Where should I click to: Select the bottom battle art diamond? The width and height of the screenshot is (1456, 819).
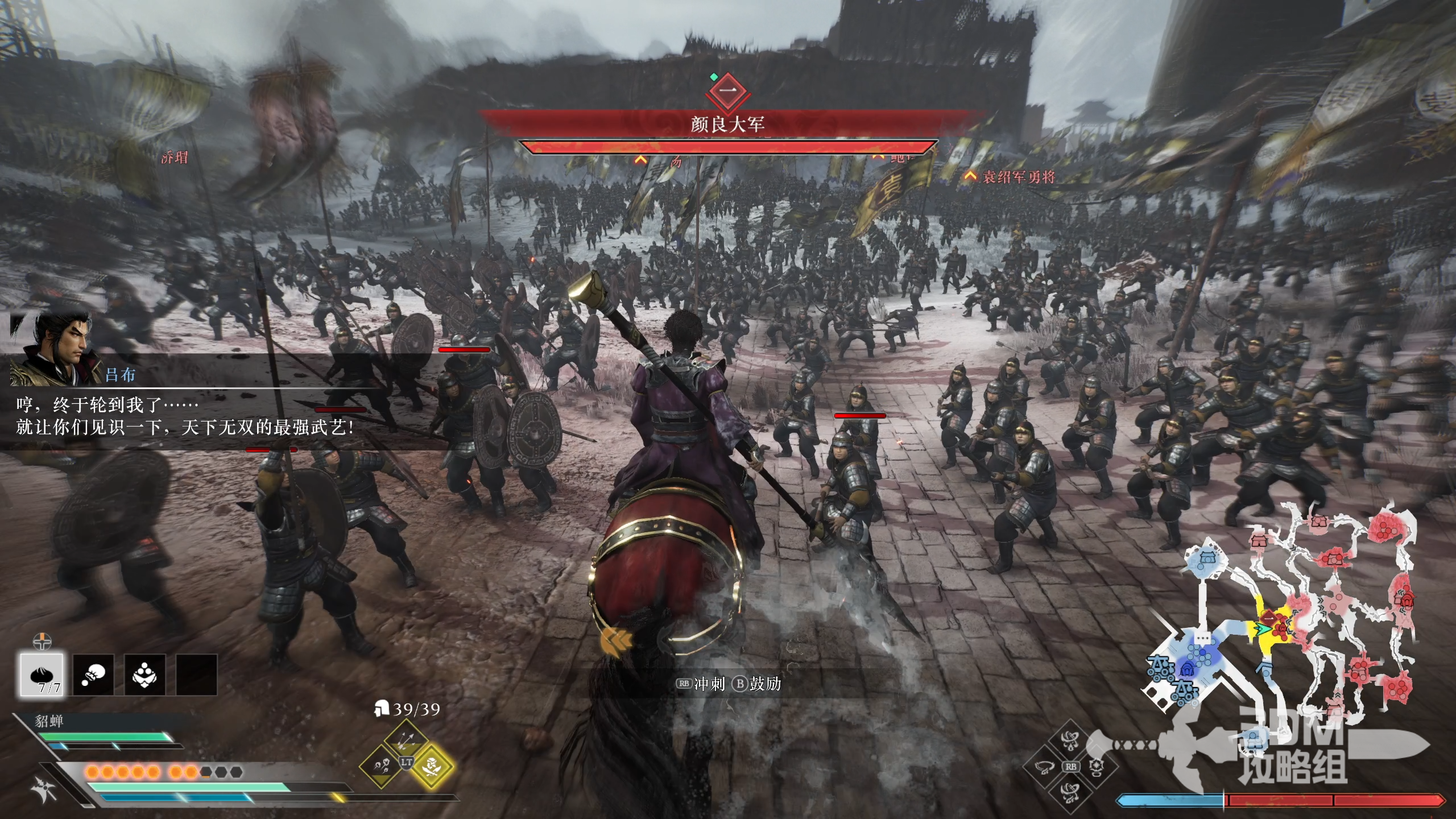point(1070,792)
